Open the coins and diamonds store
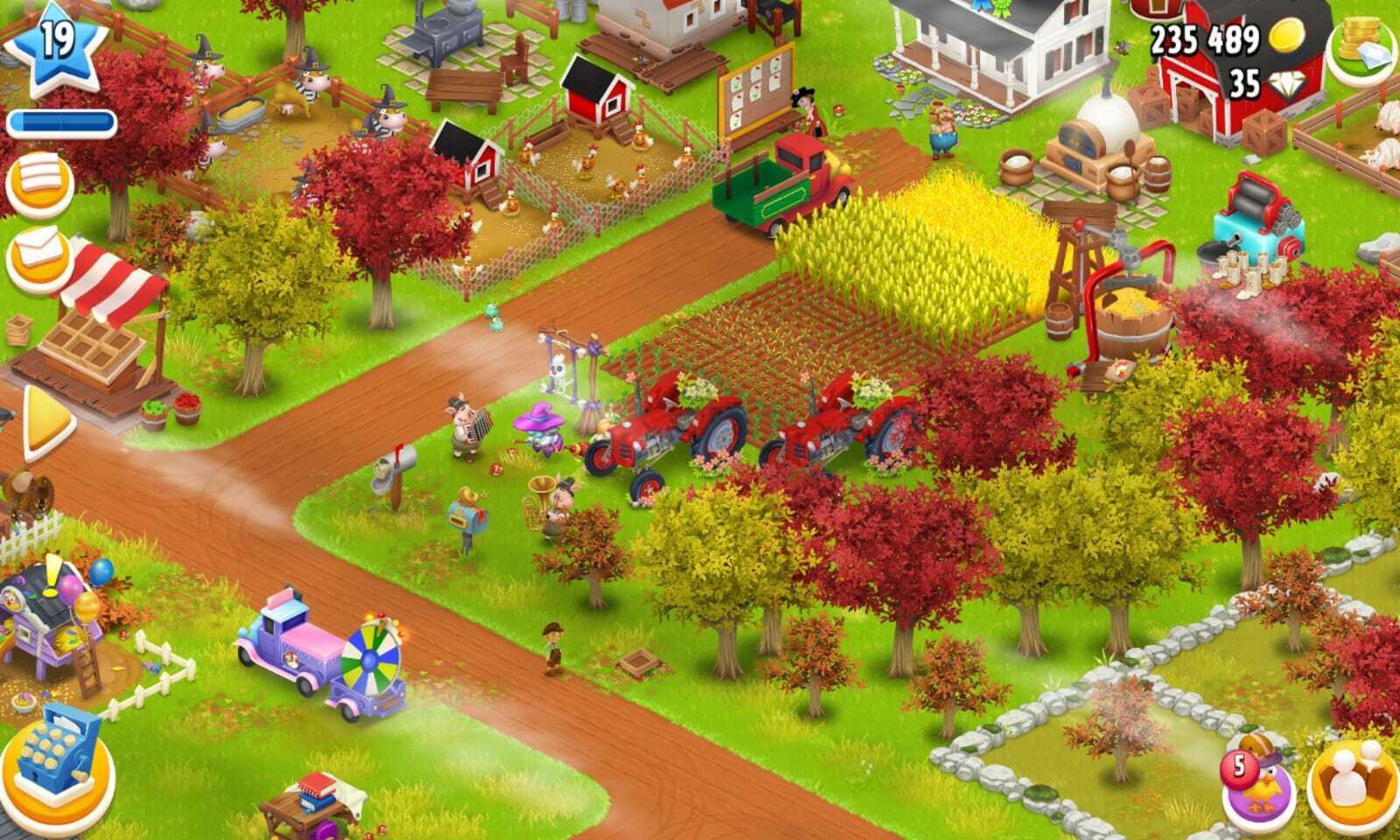 click(1361, 48)
